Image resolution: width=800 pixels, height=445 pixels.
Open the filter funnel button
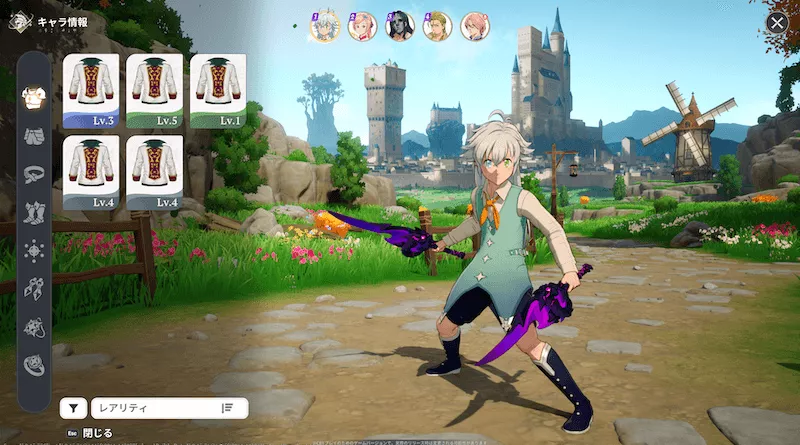point(73,407)
